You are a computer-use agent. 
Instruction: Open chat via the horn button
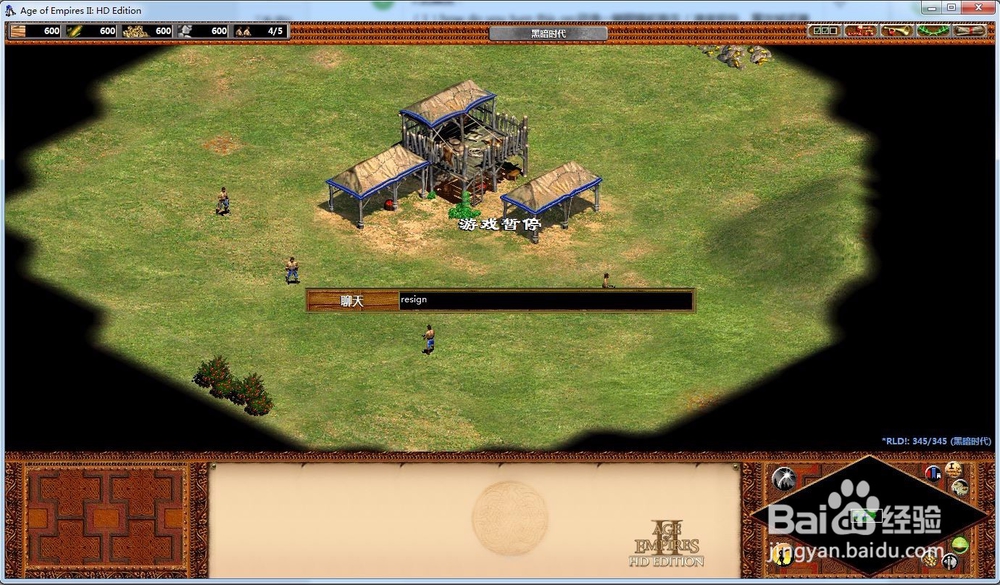pyautogui.click(x=898, y=31)
